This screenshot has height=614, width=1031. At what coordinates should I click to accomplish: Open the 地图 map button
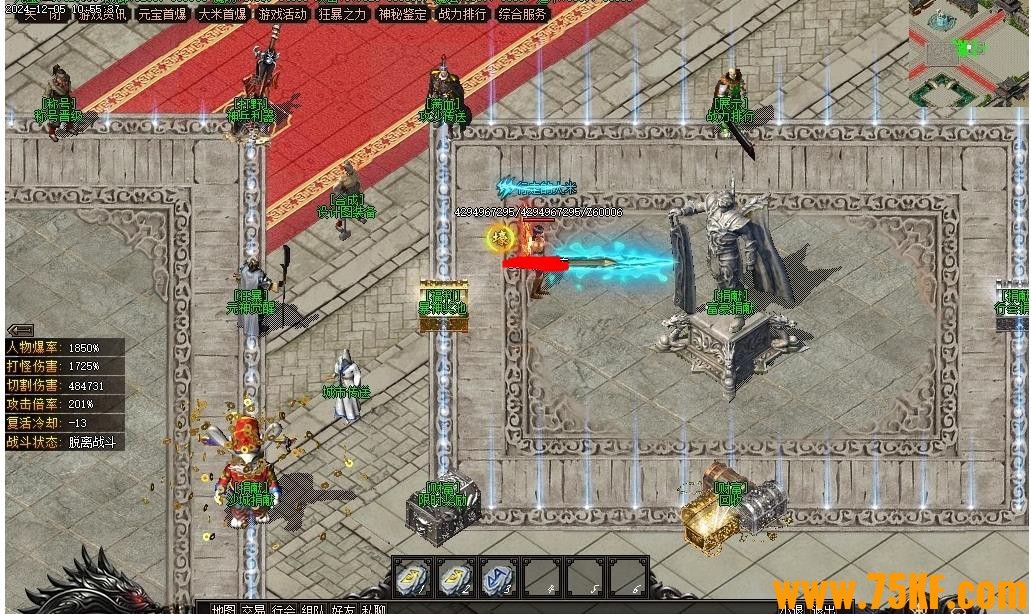(x=223, y=608)
